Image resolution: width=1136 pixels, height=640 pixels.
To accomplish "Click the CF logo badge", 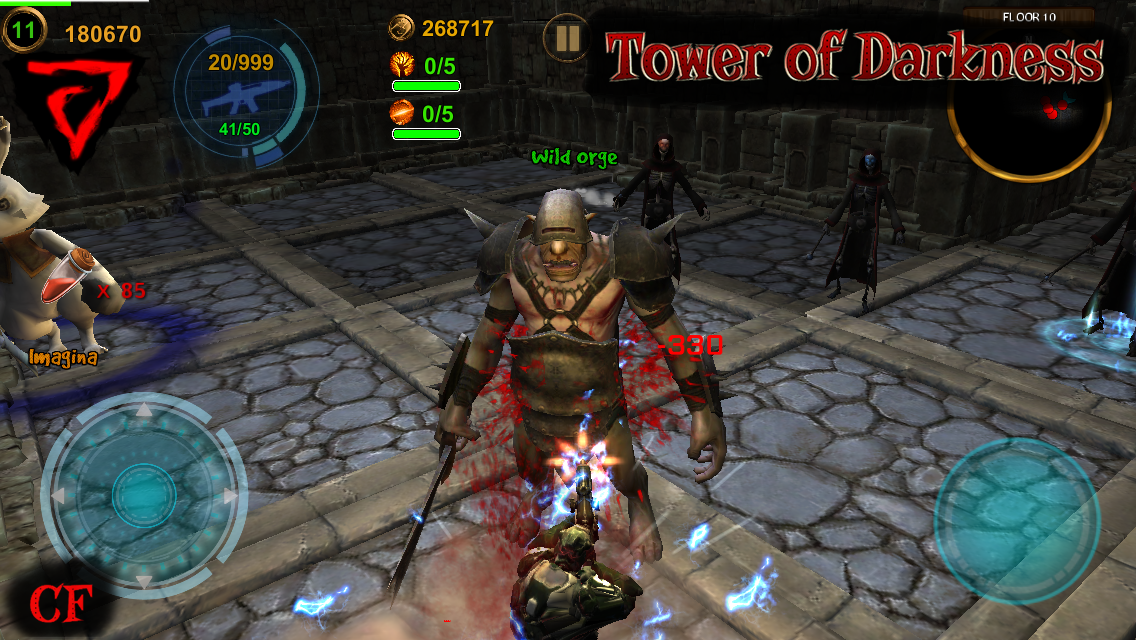I will 60,603.
